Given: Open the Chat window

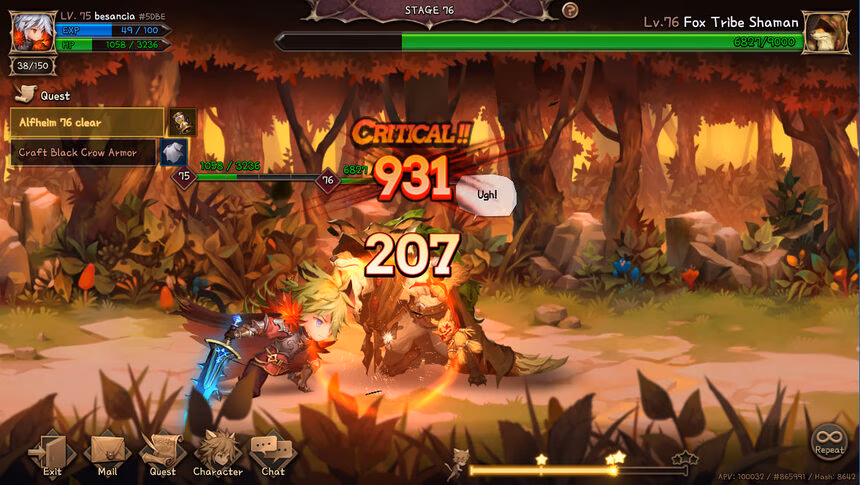Looking at the screenshot, I should point(272,453).
